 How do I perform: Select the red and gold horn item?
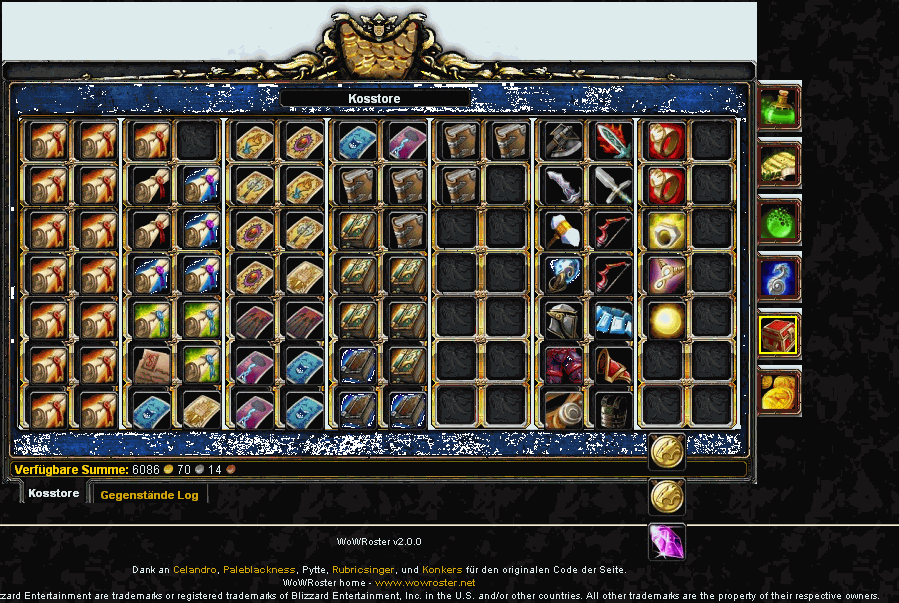(x=613, y=366)
